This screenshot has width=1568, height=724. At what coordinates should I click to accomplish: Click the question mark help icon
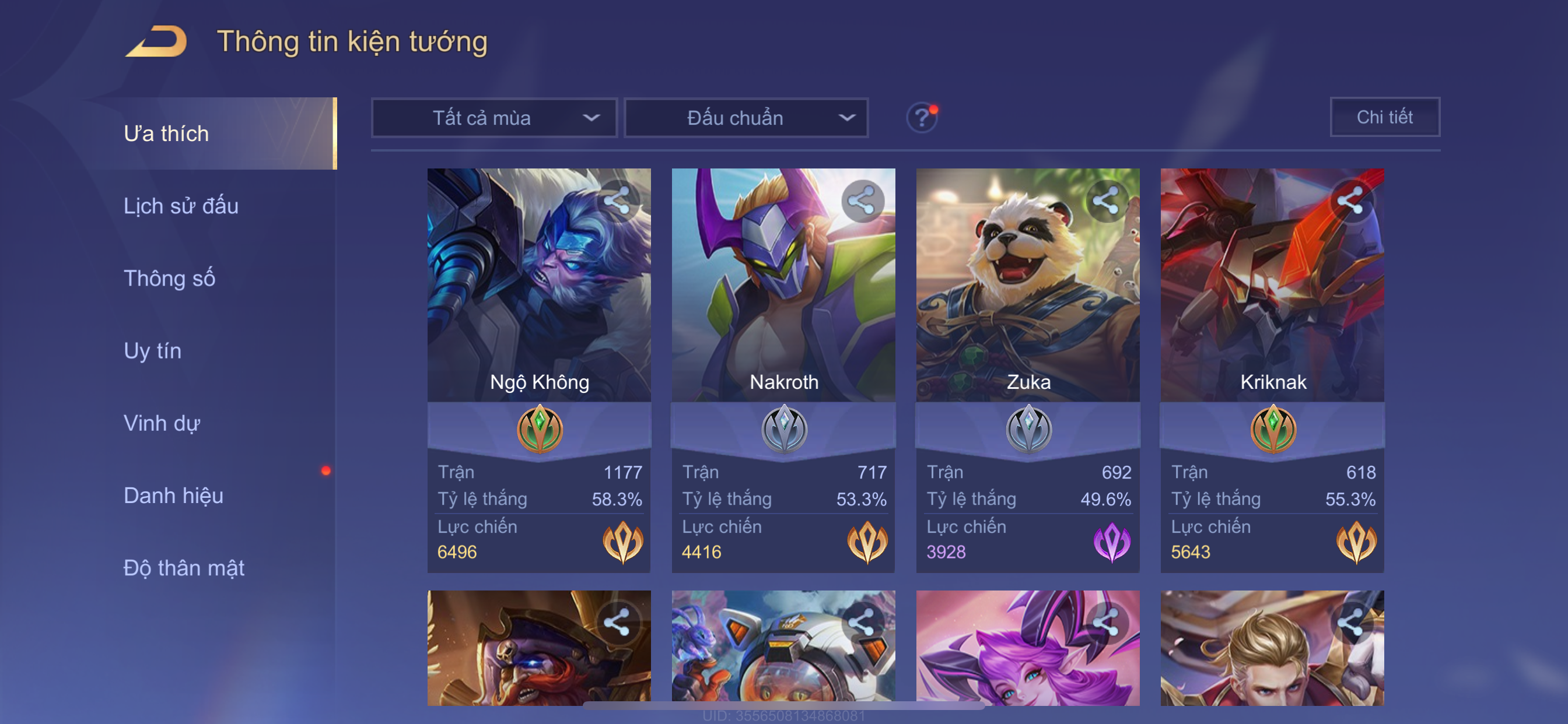921,117
